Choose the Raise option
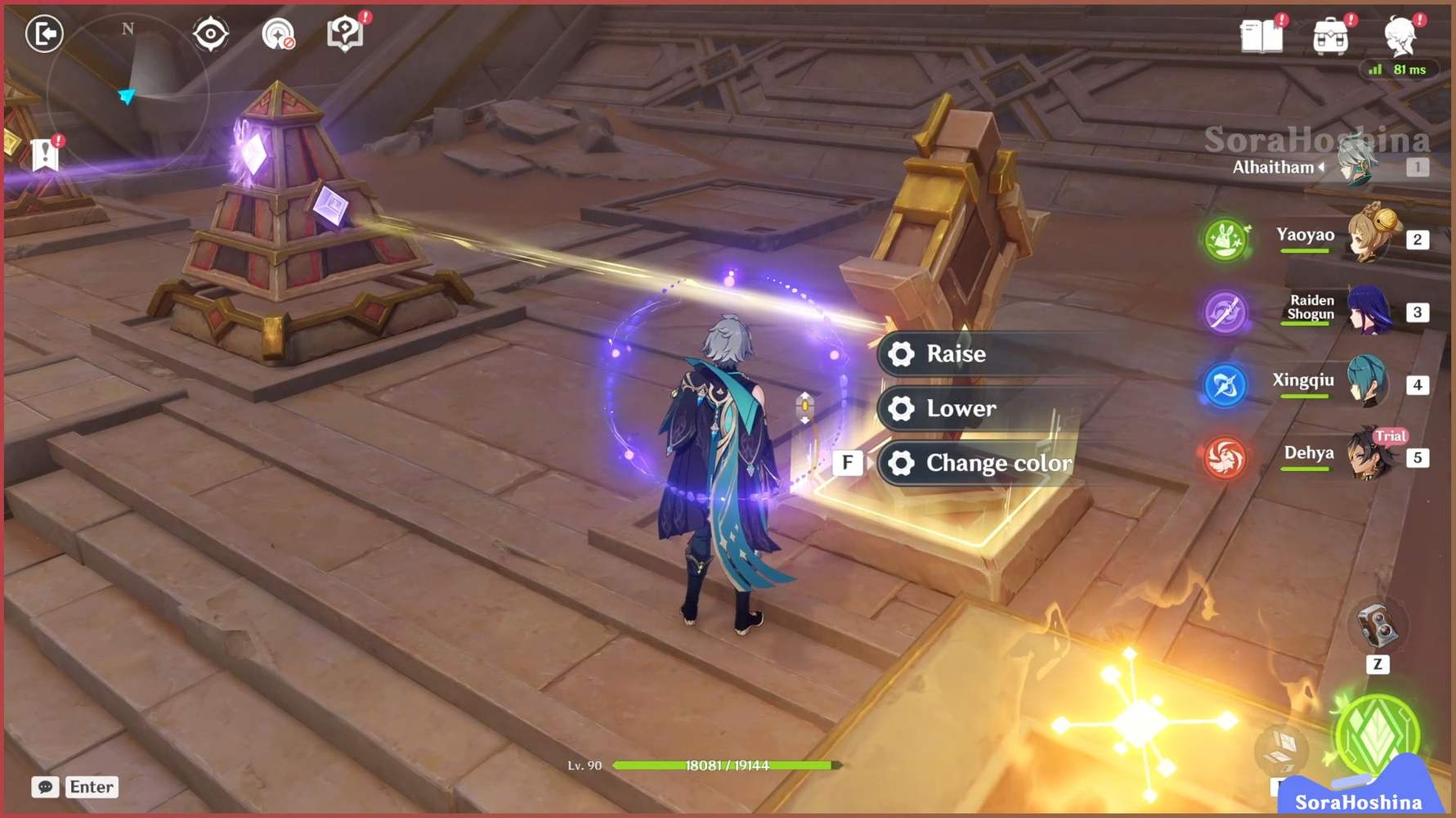Image resolution: width=1456 pixels, height=818 pixels. (x=956, y=353)
